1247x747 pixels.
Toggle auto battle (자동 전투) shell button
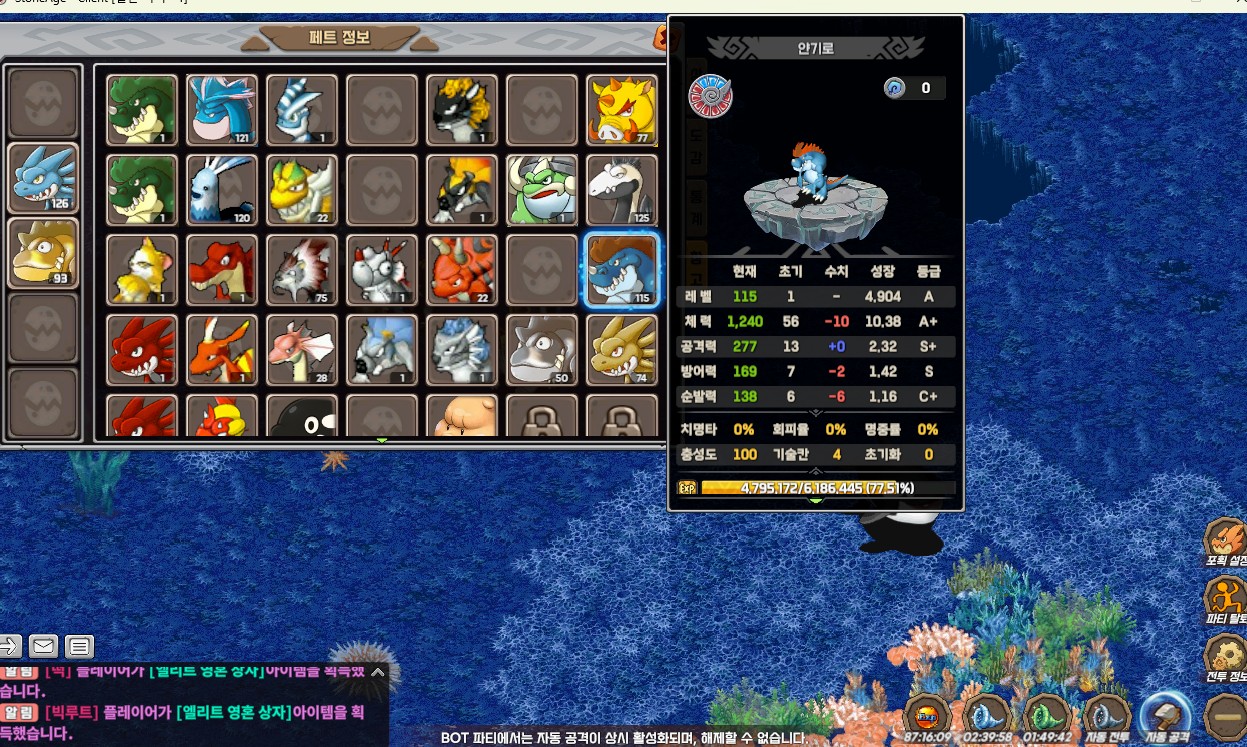[x=1107, y=717]
